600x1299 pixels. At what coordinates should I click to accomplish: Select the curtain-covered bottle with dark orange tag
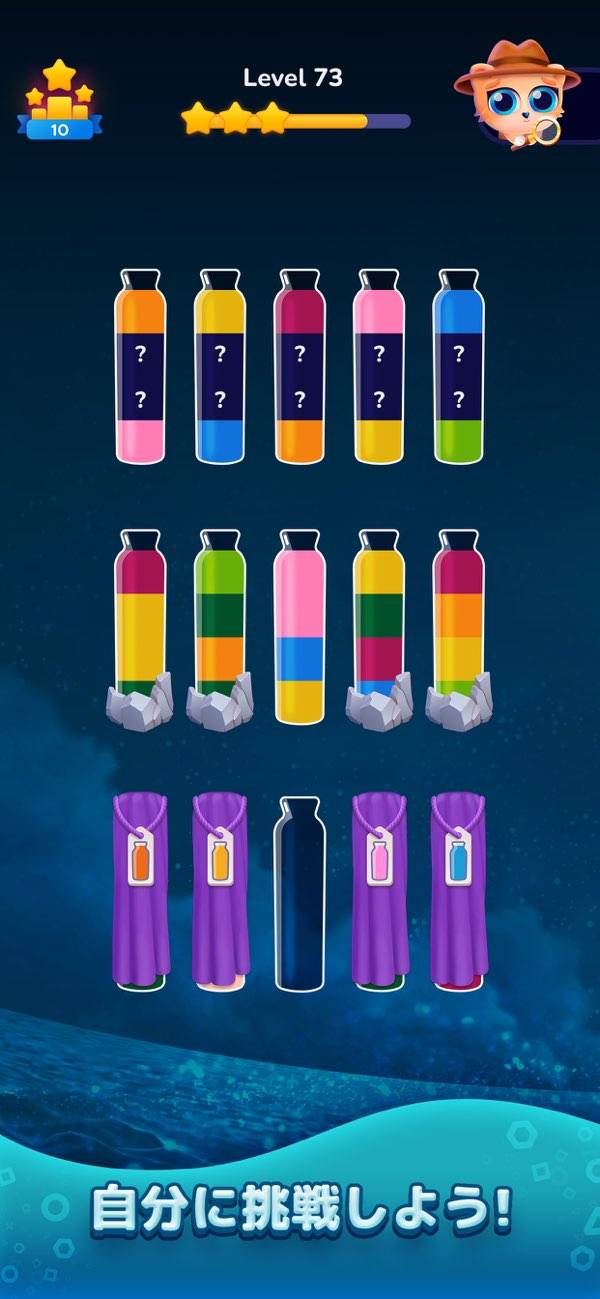tap(140, 888)
